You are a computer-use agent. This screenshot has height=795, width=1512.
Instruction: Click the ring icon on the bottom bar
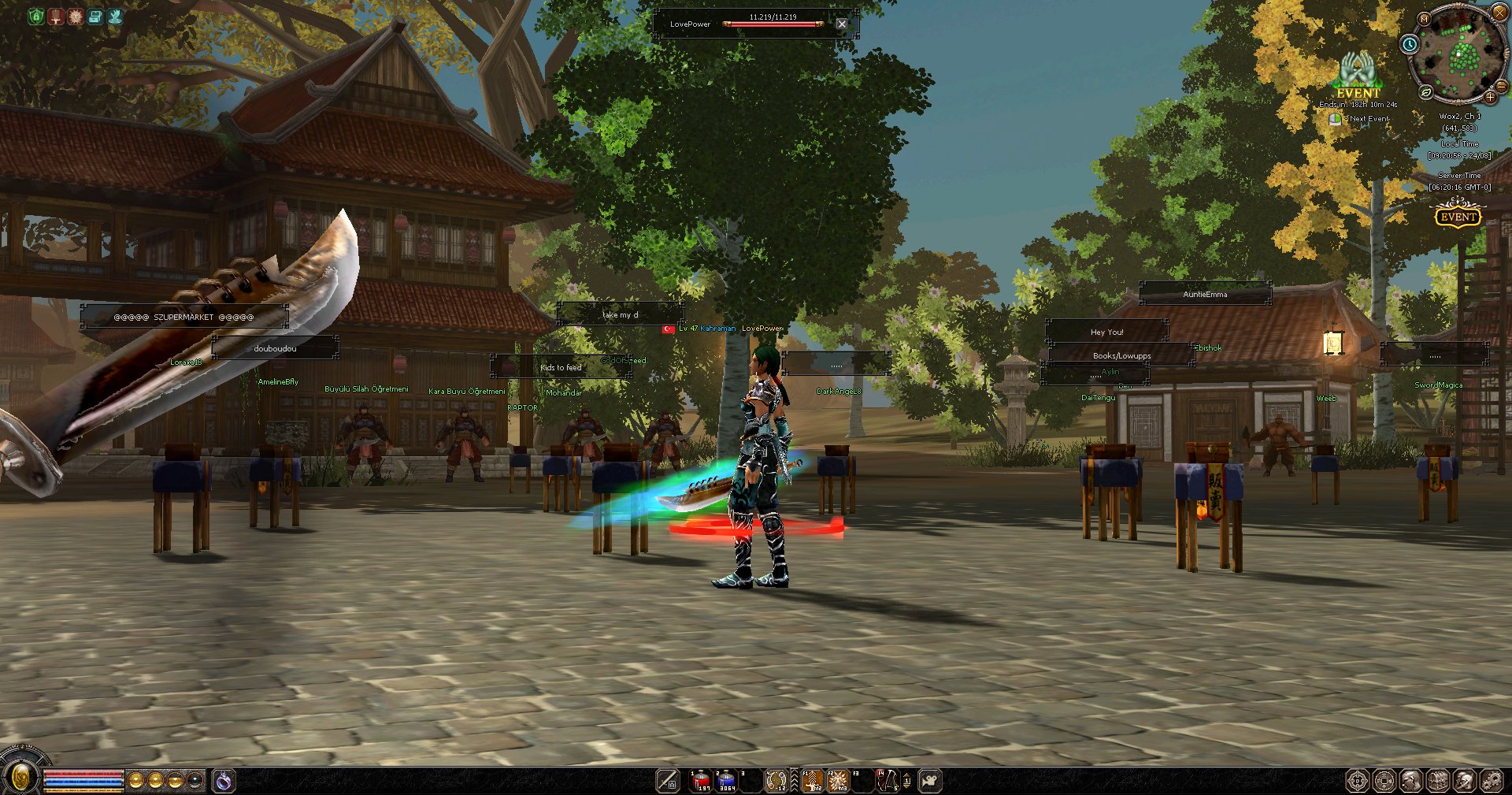coord(224,781)
